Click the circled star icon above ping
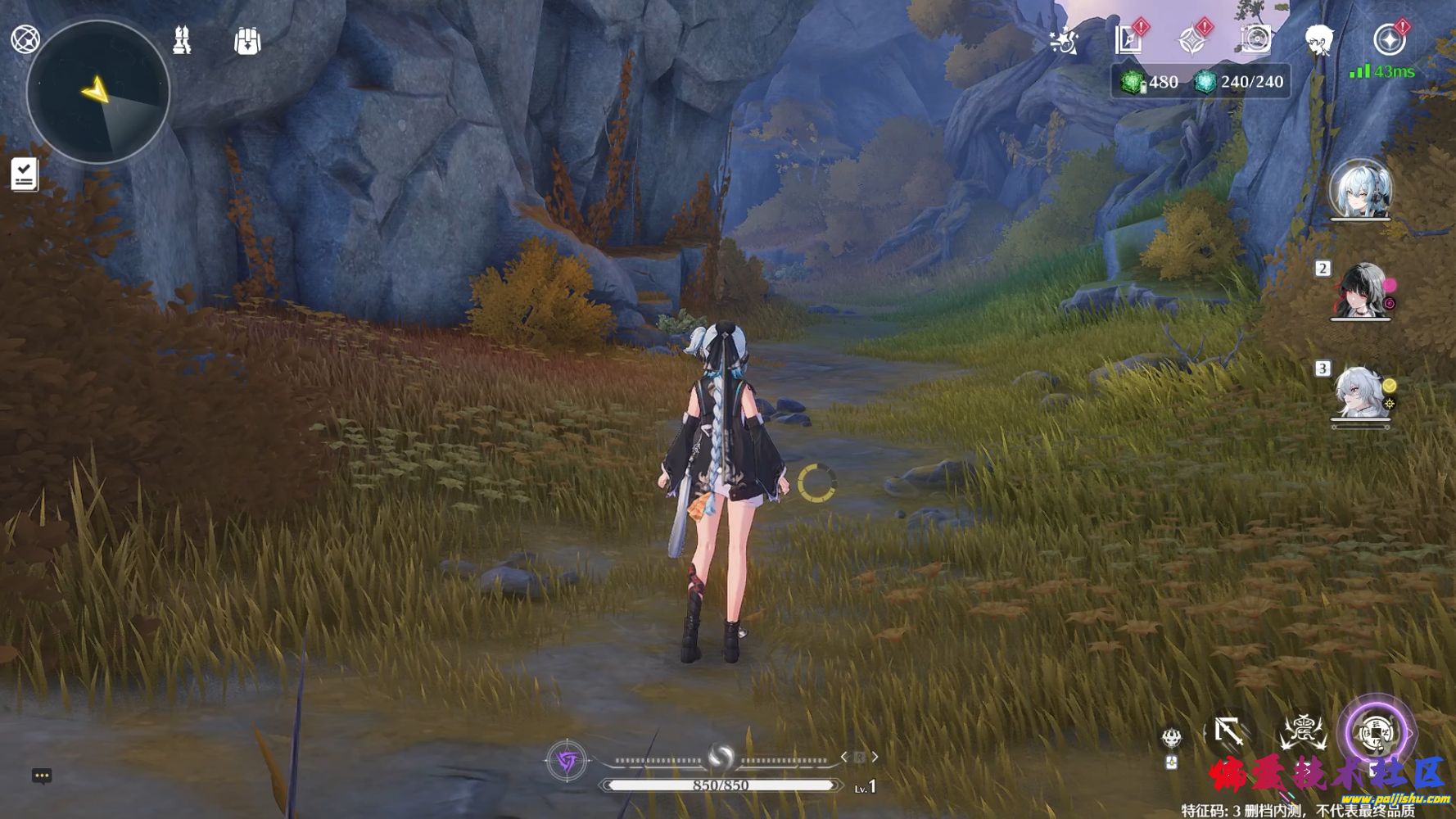Image resolution: width=1456 pixels, height=819 pixels. (1389, 39)
